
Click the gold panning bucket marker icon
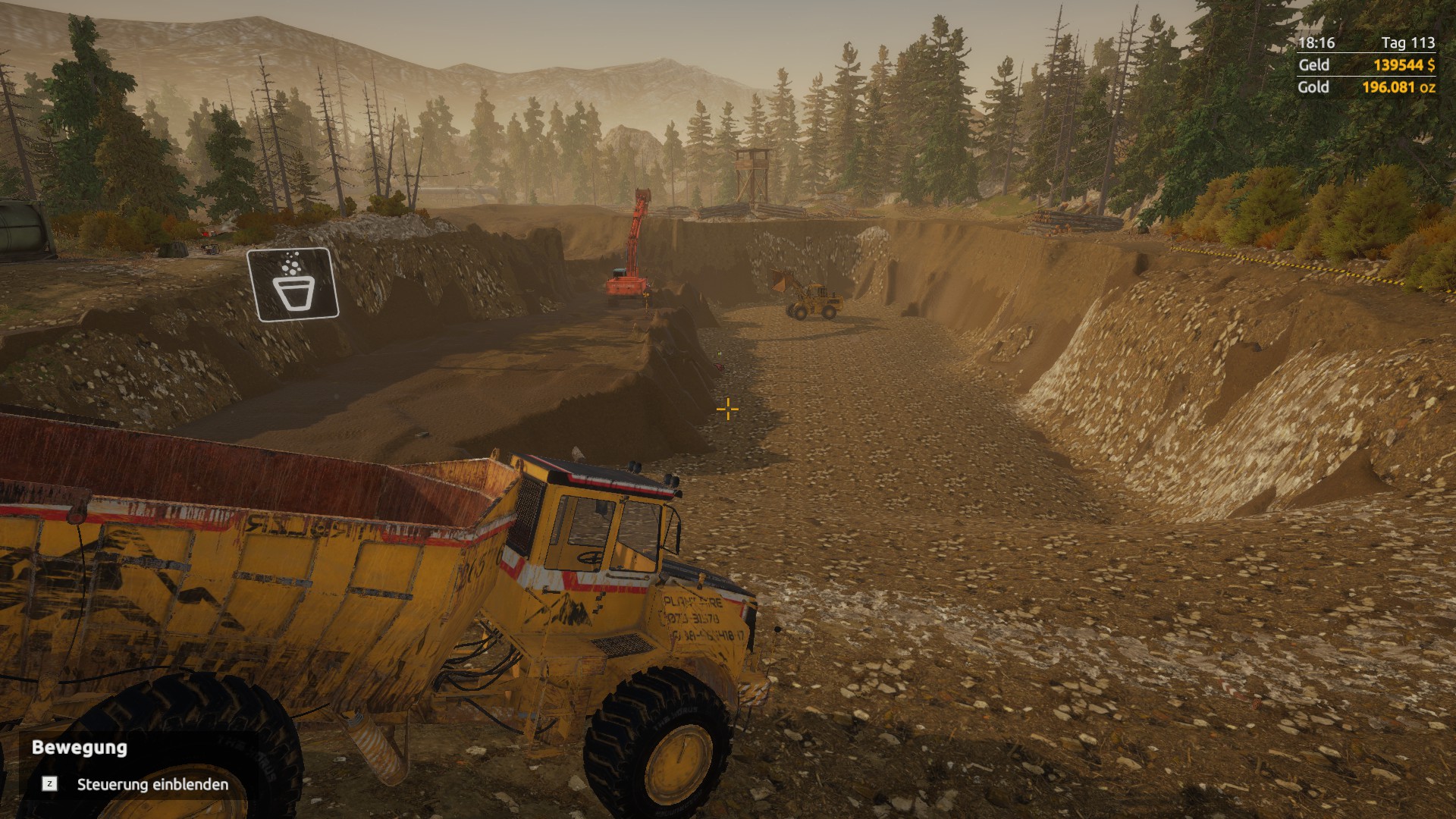292,282
